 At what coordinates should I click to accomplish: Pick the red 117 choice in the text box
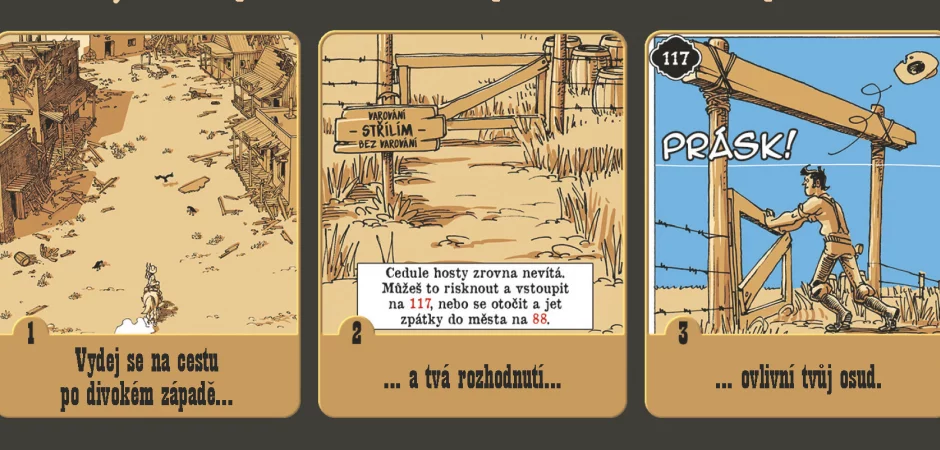(422, 303)
